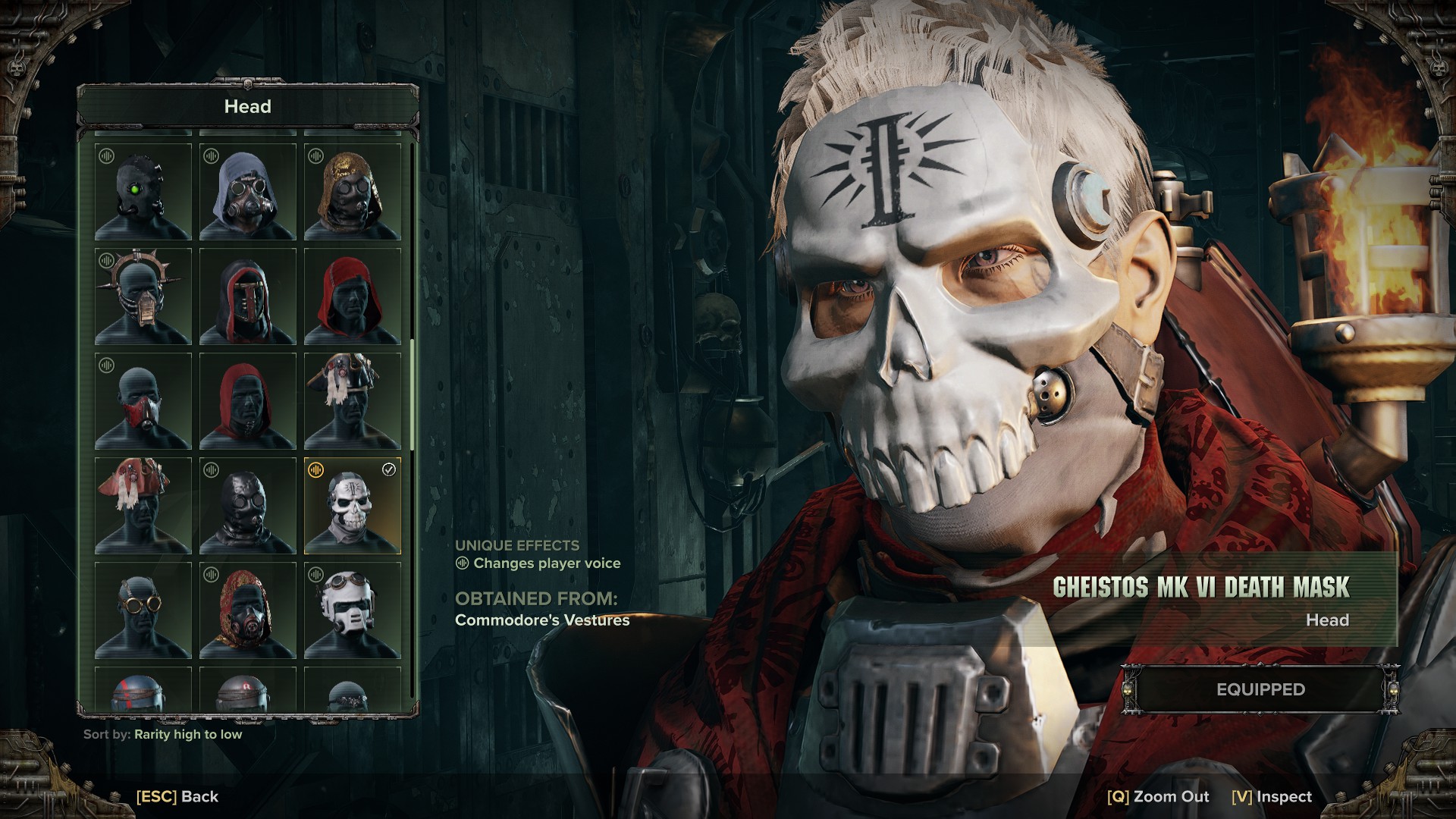The height and width of the screenshot is (819, 1456).
Task: Choose the brass goggles headgear
Action: point(143,610)
